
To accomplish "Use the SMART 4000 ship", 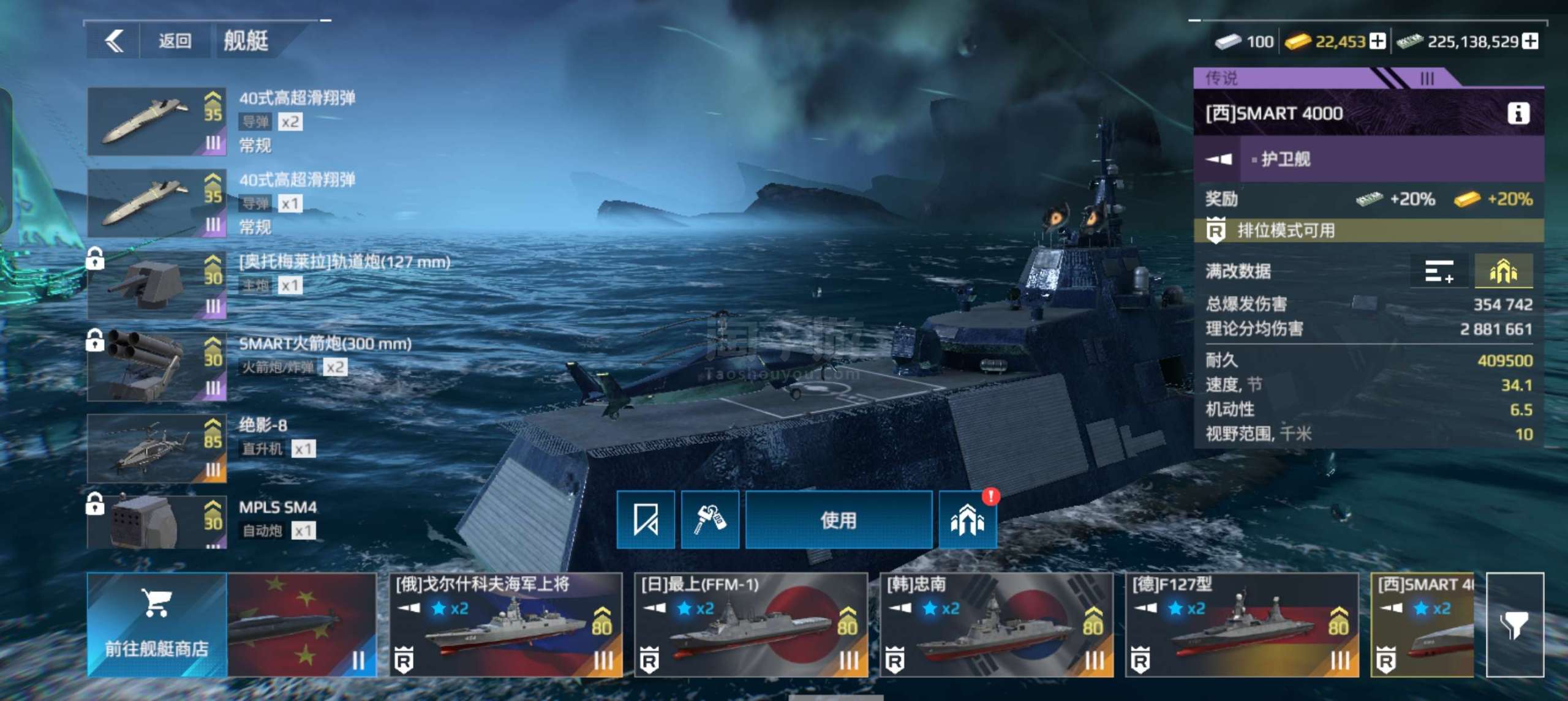I will tap(838, 520).
